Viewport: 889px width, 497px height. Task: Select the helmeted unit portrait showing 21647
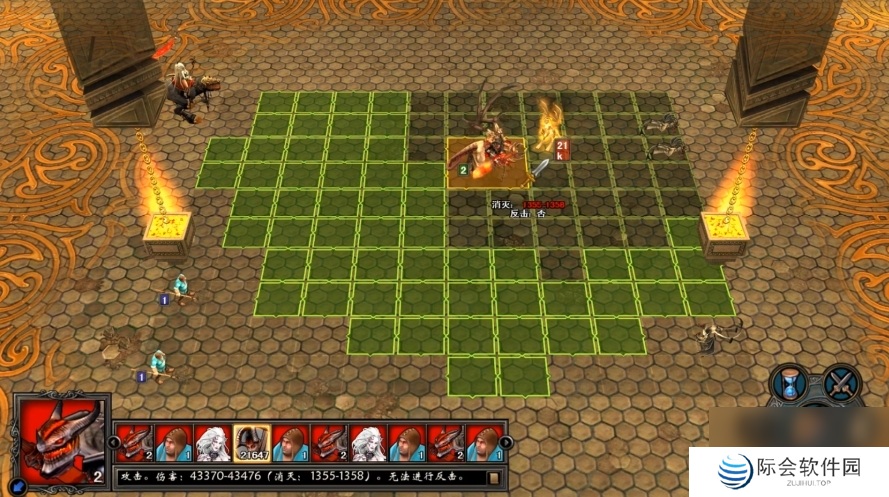pos(251,441)
